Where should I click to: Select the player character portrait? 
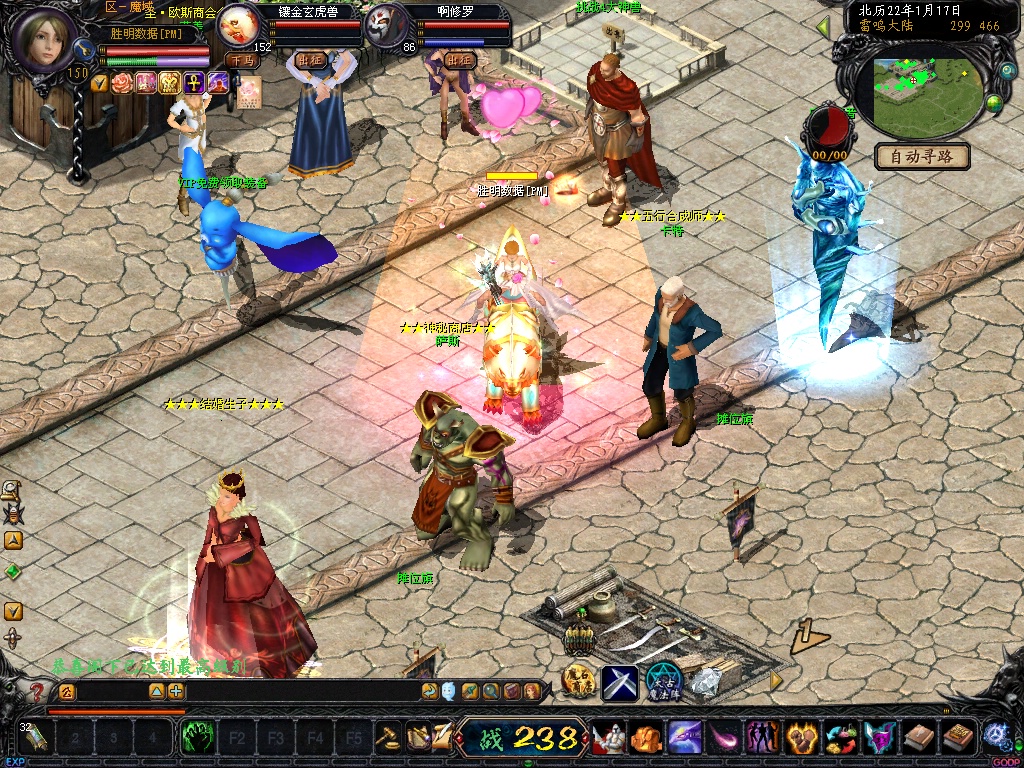pyautogui.click(x=43, y=37)
